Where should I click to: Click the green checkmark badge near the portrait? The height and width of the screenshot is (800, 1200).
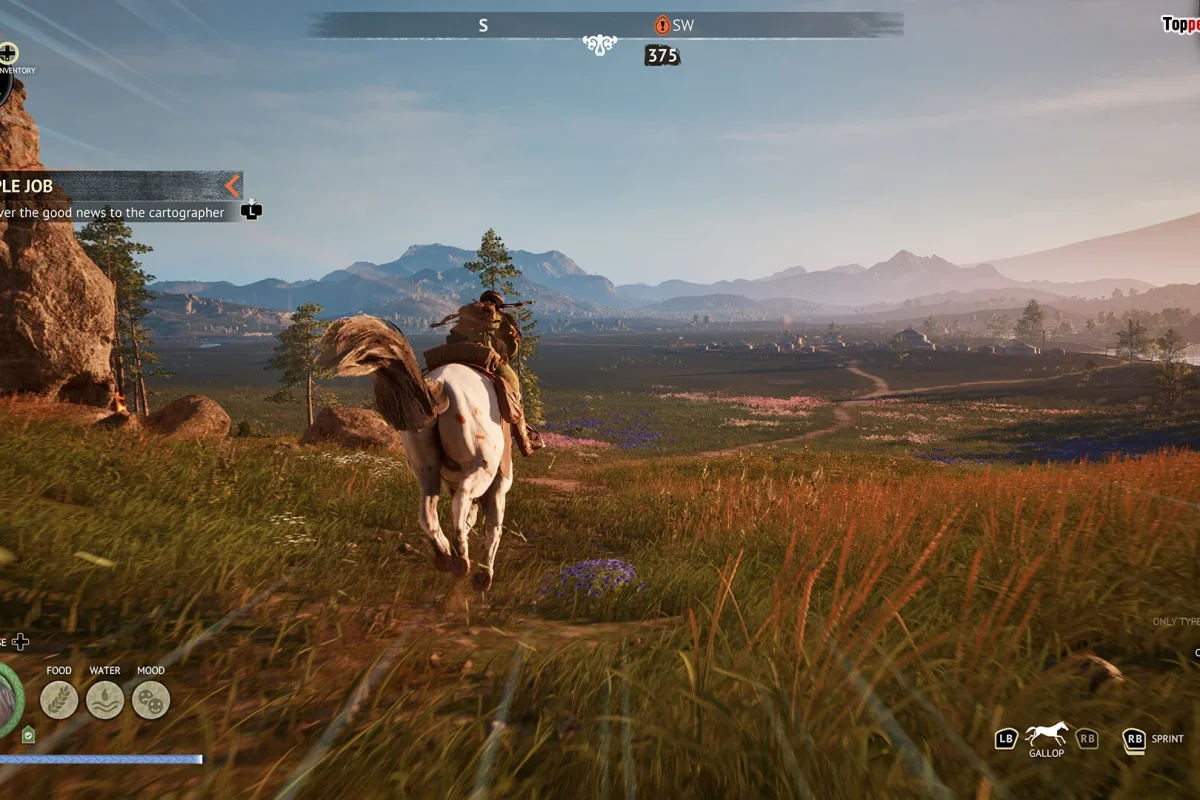28,735
